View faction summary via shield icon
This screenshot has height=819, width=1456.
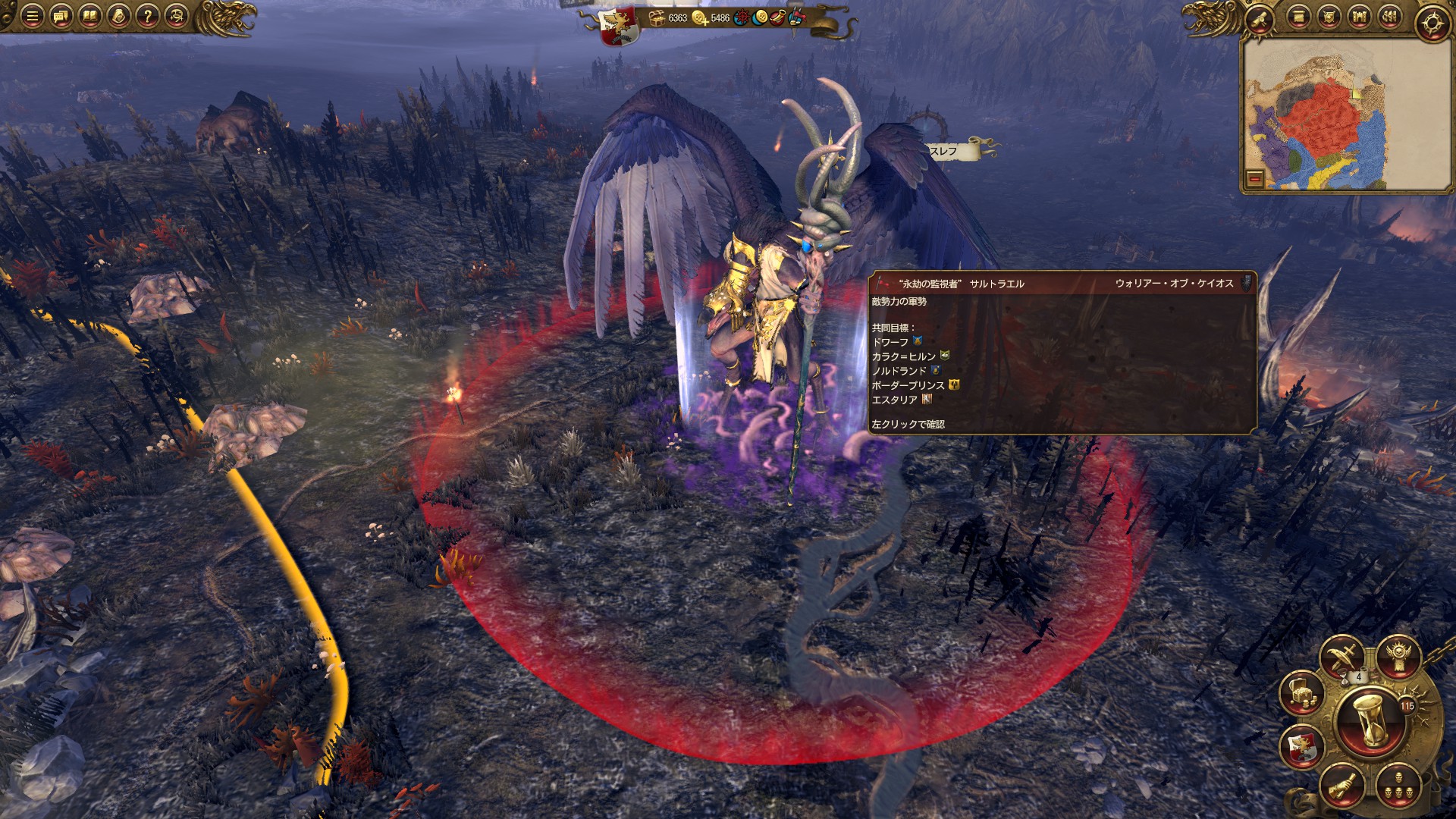click(x=1329, y=17)
